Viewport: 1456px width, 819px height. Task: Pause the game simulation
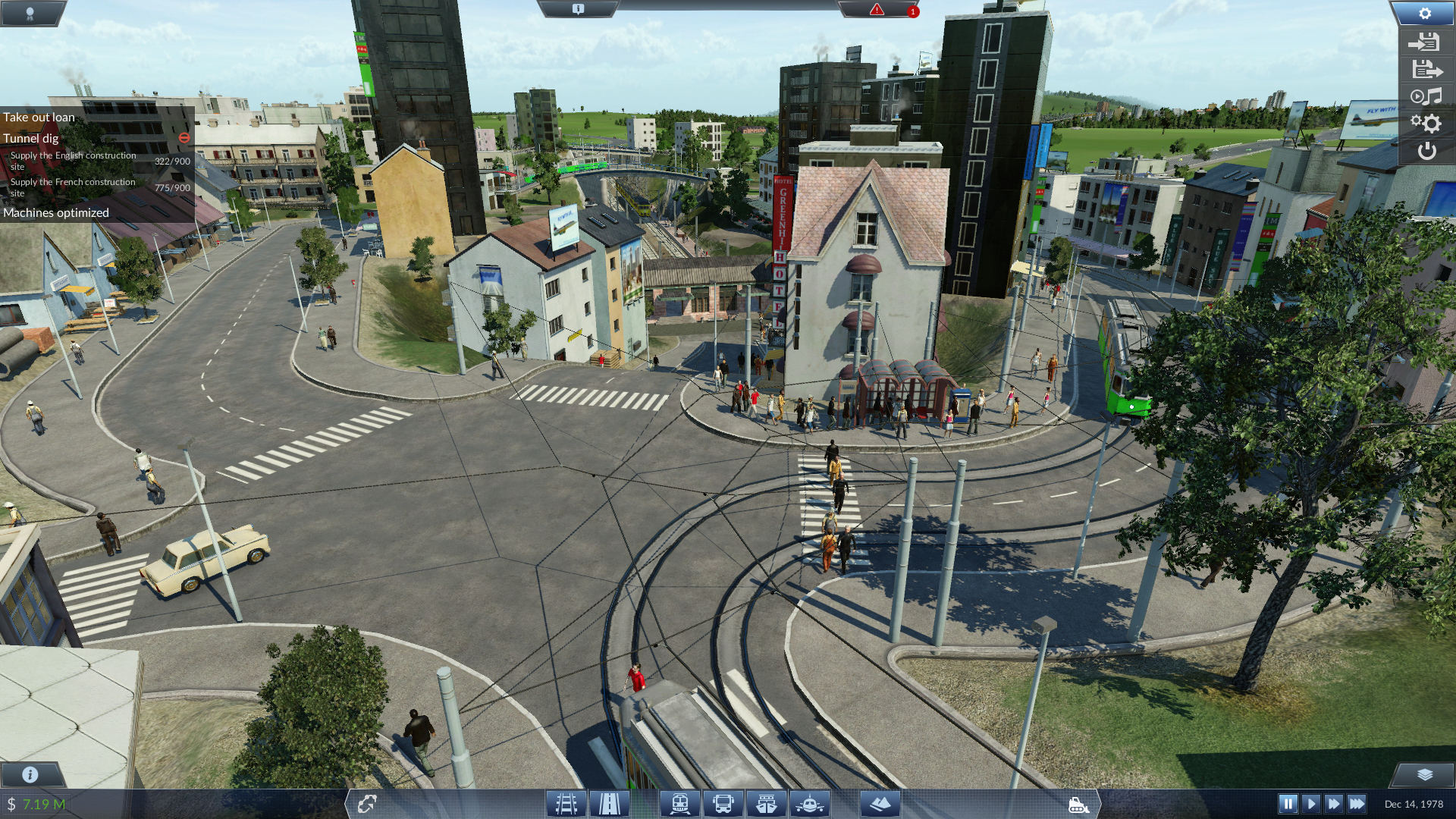tap(1288, 804)
